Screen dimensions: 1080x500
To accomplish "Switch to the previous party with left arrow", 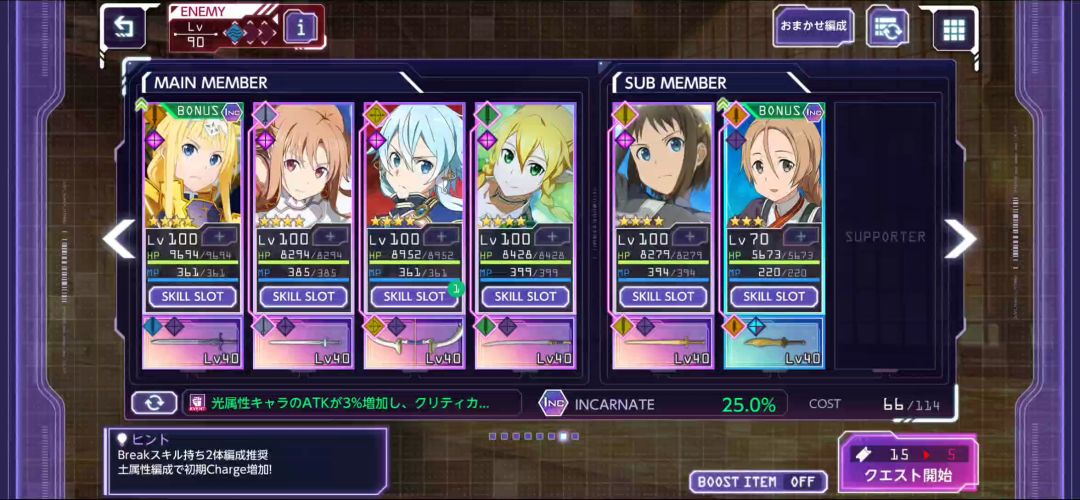I will (x=119, y=238).
